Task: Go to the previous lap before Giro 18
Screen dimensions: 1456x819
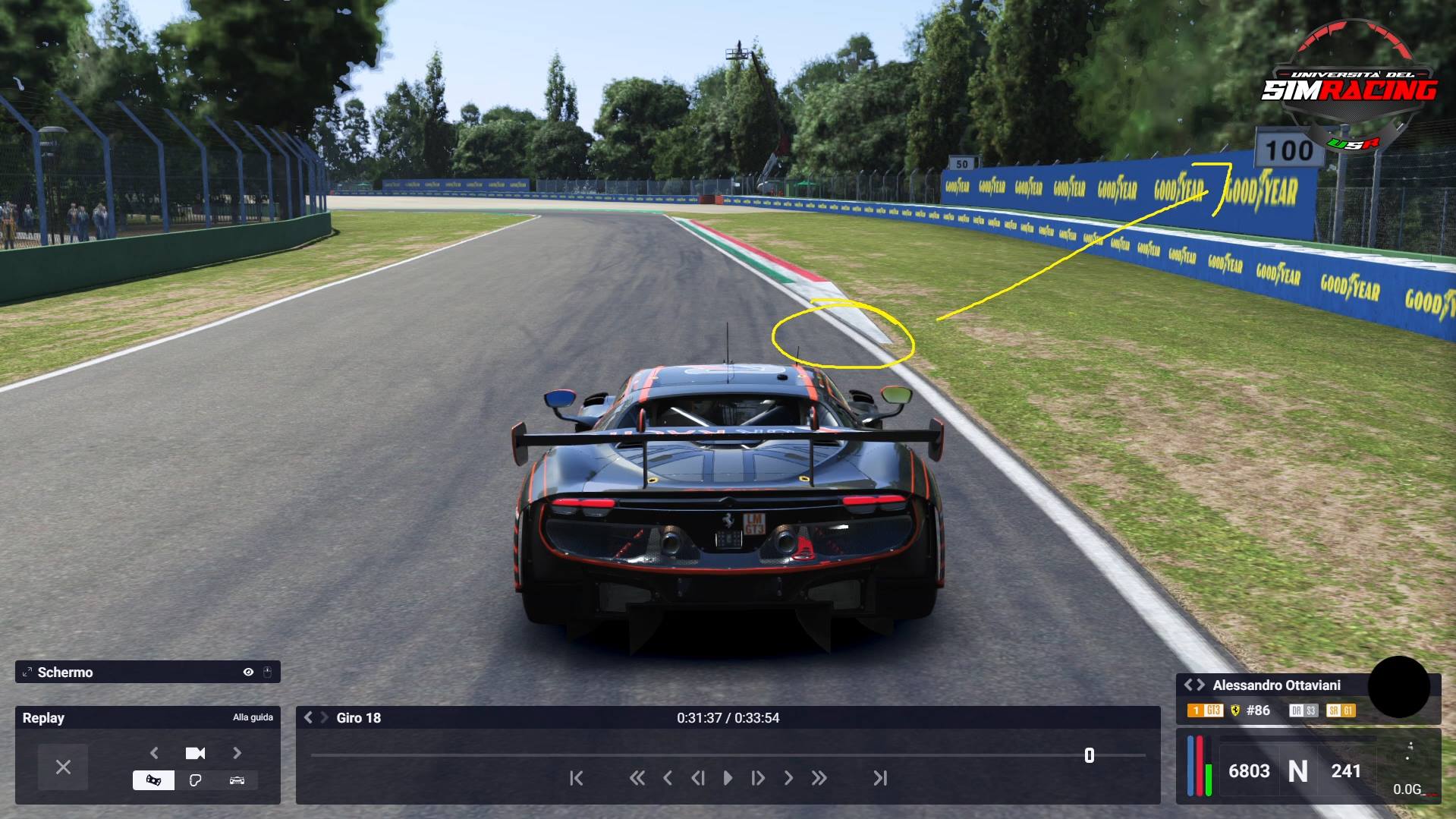Action: coord(308,717)
